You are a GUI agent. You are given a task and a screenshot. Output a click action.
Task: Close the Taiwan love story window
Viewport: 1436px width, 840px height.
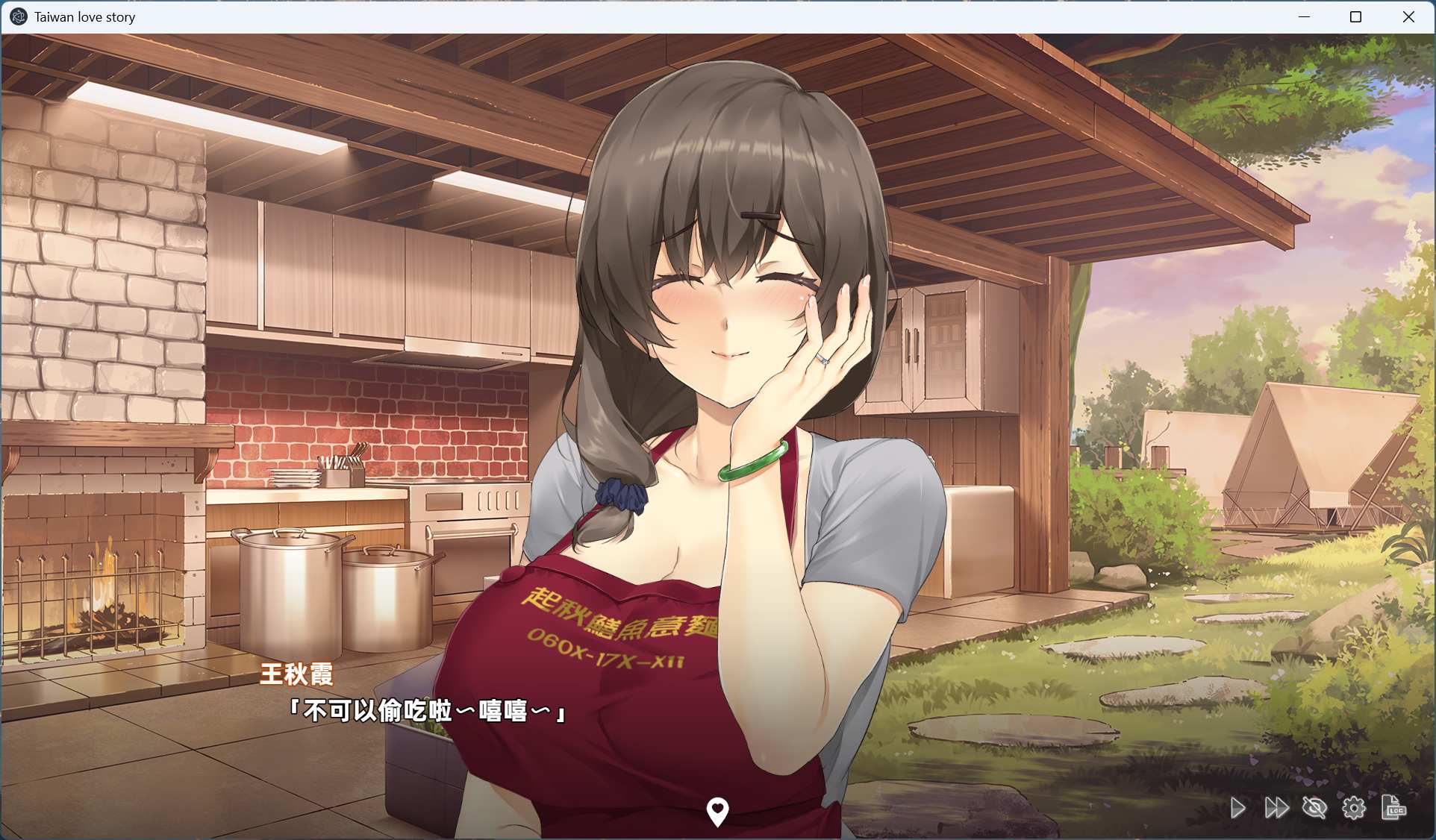[1409, 16]
